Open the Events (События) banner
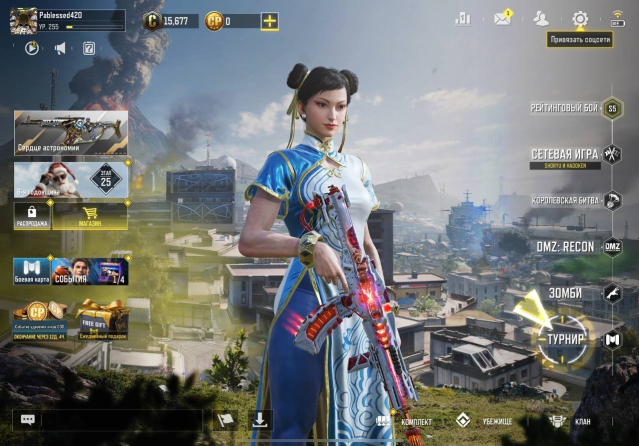The width and height of the screenshot is (639, 446). tap(90, 271)
